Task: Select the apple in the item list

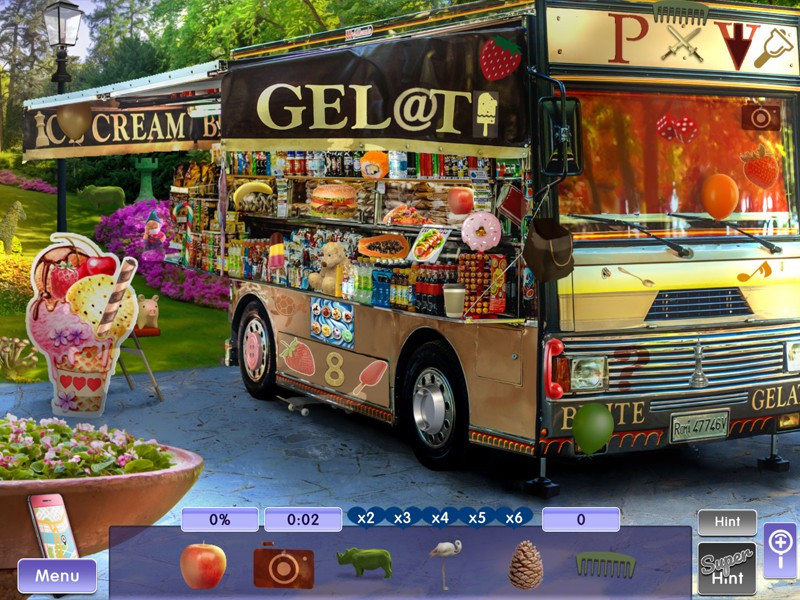Action: pyautogui.click(x=203, y=565)
